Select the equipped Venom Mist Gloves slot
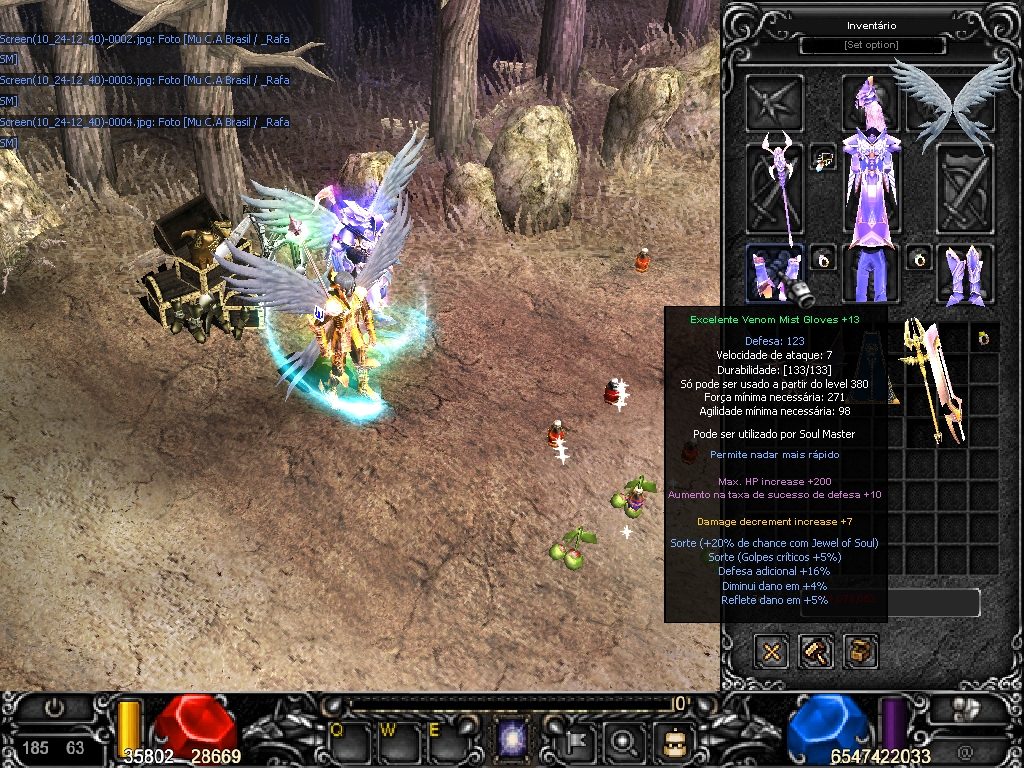 (x=773, y=273)
